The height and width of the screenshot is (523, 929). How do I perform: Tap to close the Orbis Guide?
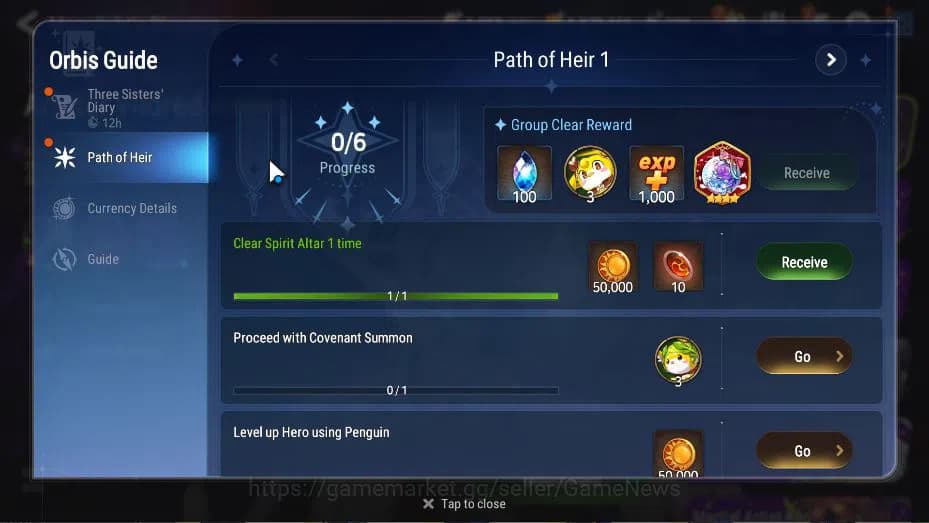click(464, 504)
